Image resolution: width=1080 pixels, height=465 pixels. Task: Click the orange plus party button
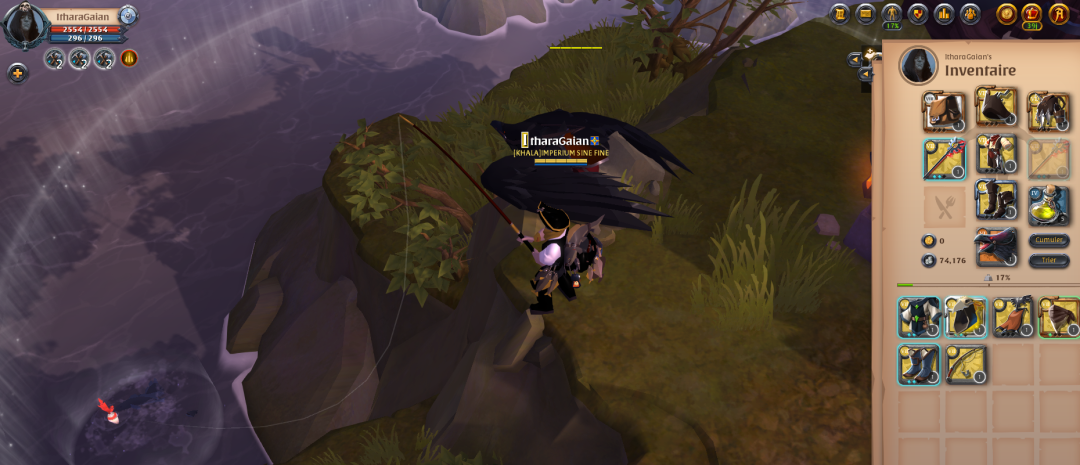[x=17, y=73]
